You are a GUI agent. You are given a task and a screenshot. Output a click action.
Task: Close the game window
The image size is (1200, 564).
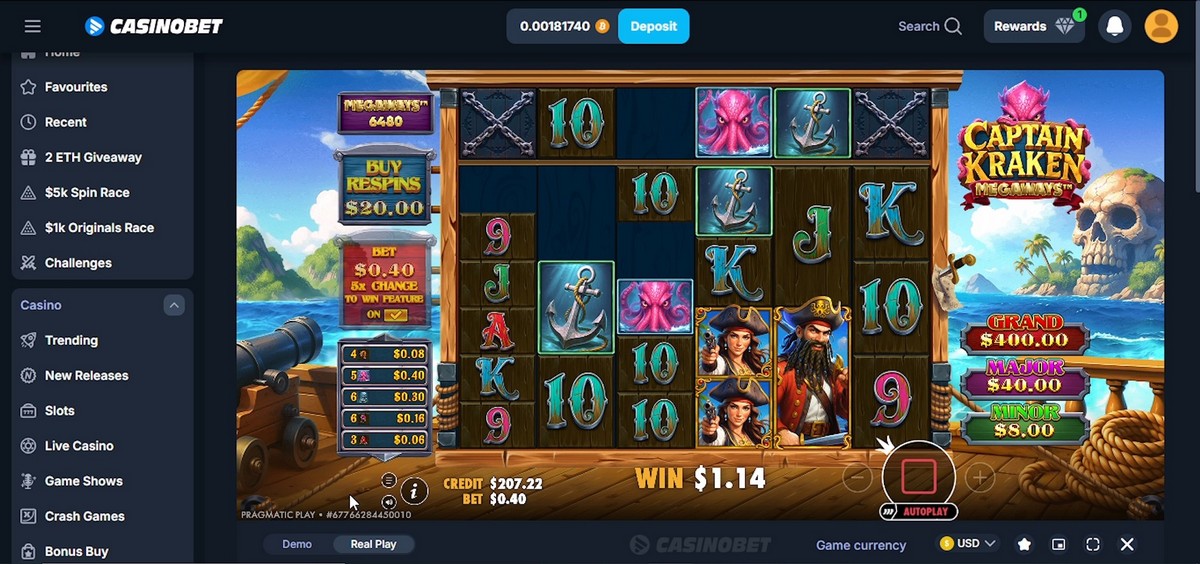click(1127, 544)
